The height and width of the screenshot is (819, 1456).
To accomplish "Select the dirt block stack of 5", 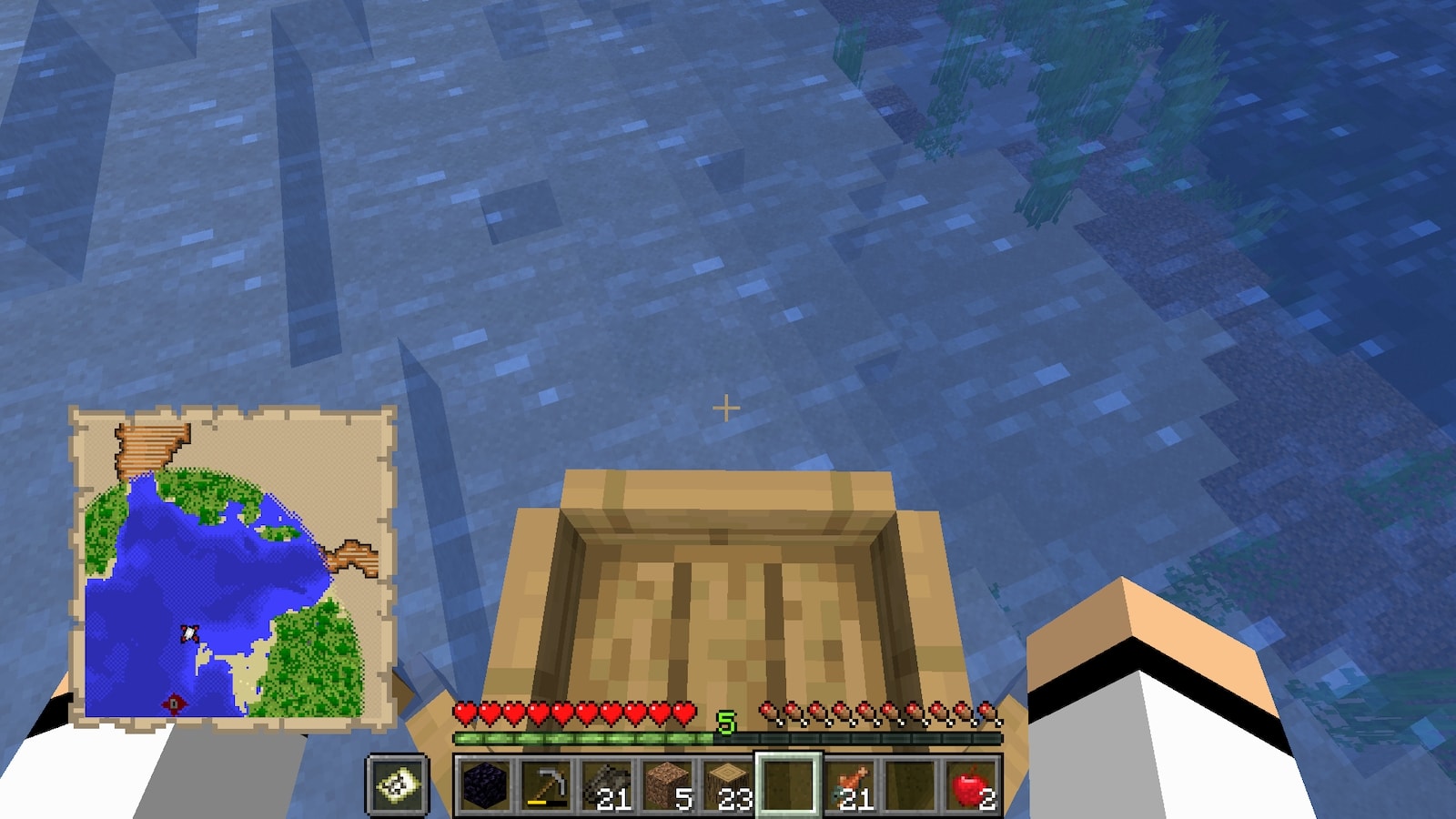I will (668, 784).
